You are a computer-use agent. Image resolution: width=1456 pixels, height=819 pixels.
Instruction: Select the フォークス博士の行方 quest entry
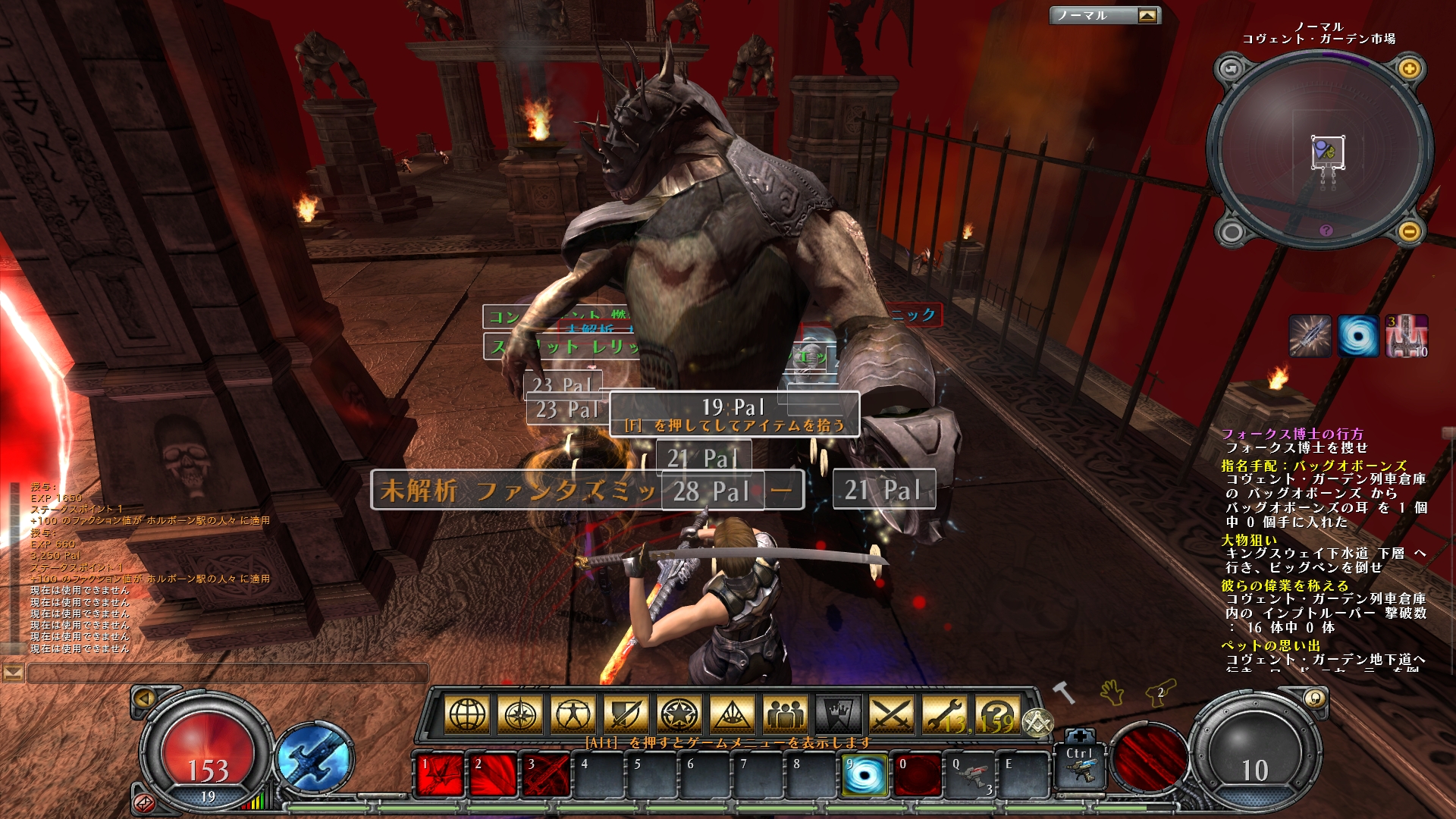click(1292, 434)
